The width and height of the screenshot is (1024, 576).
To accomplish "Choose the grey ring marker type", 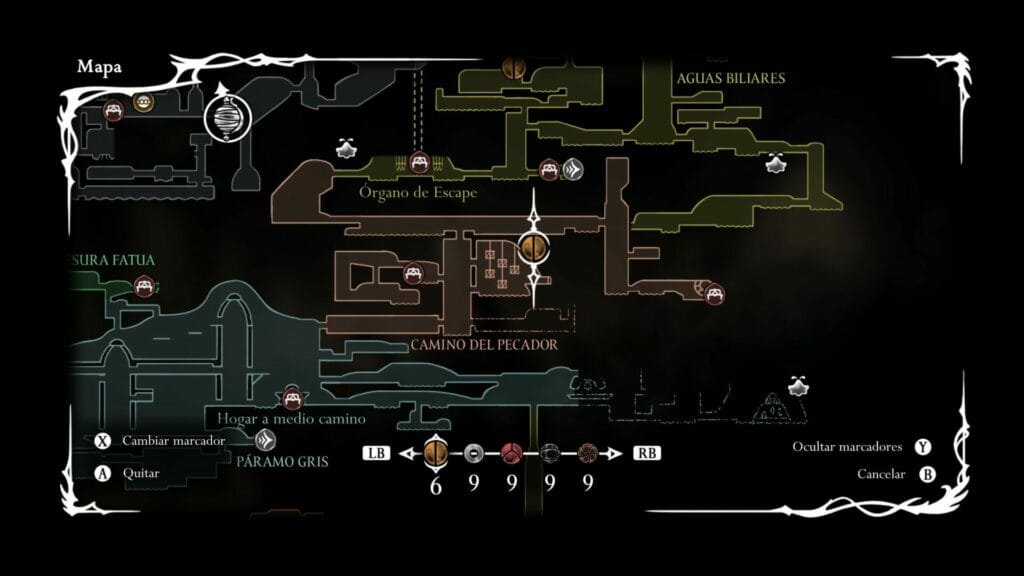I will coord(474,453).
